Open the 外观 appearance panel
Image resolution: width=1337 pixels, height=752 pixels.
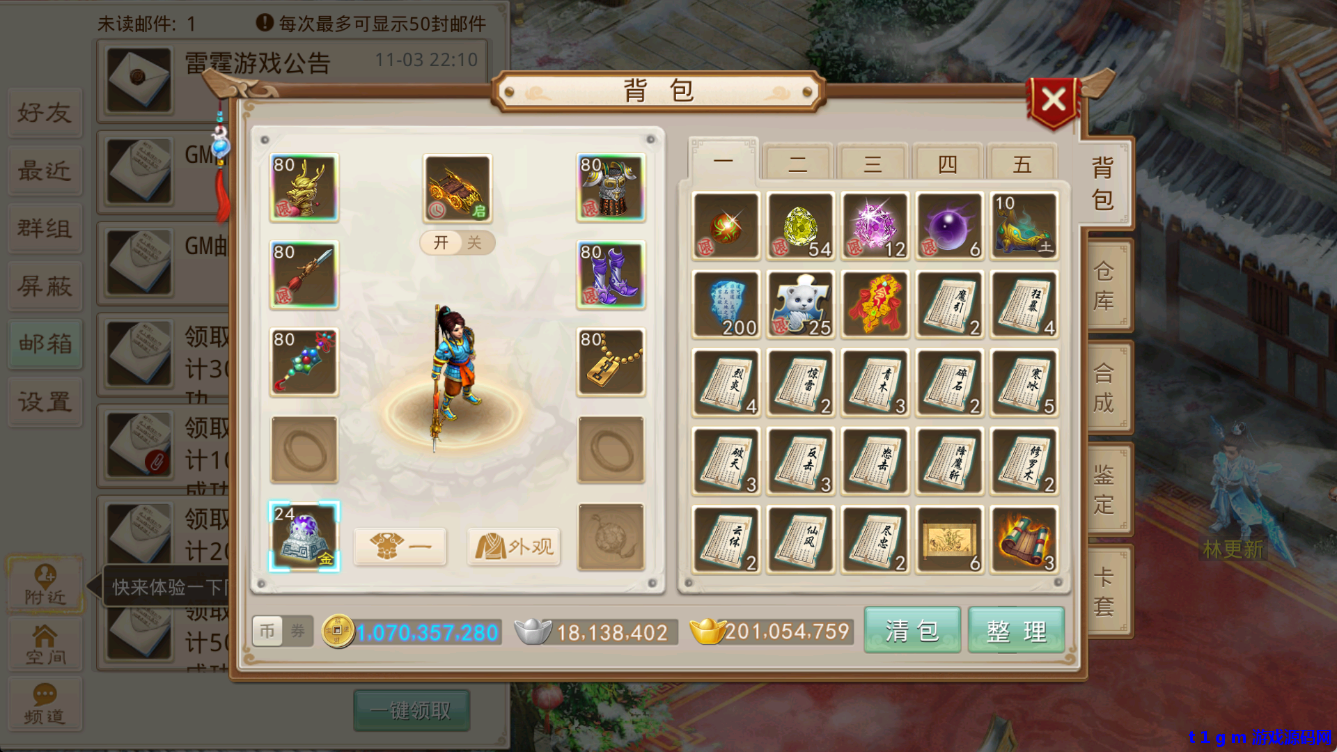point(513,546)
